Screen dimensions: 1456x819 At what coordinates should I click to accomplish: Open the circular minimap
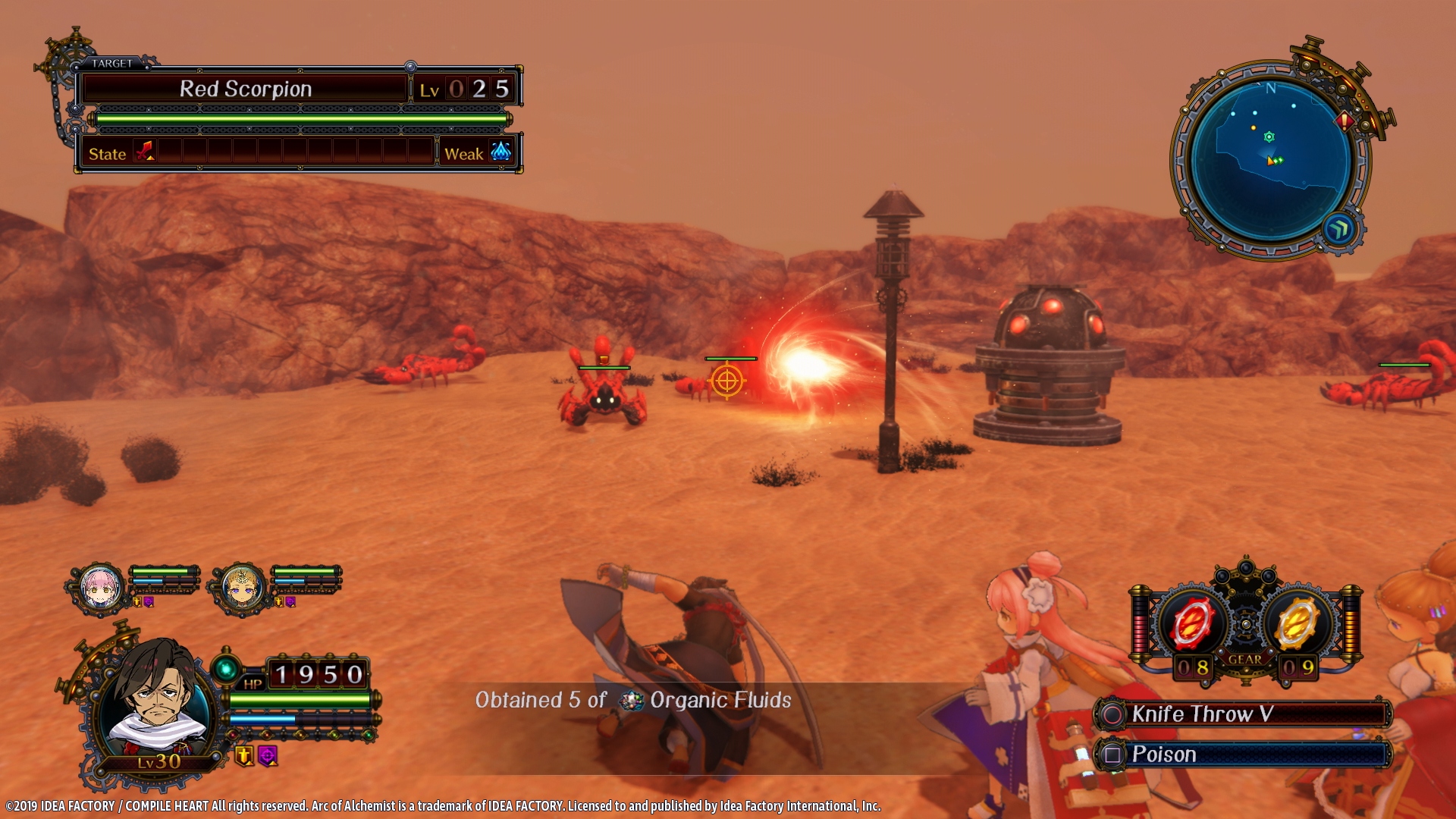pos(1270,161)
